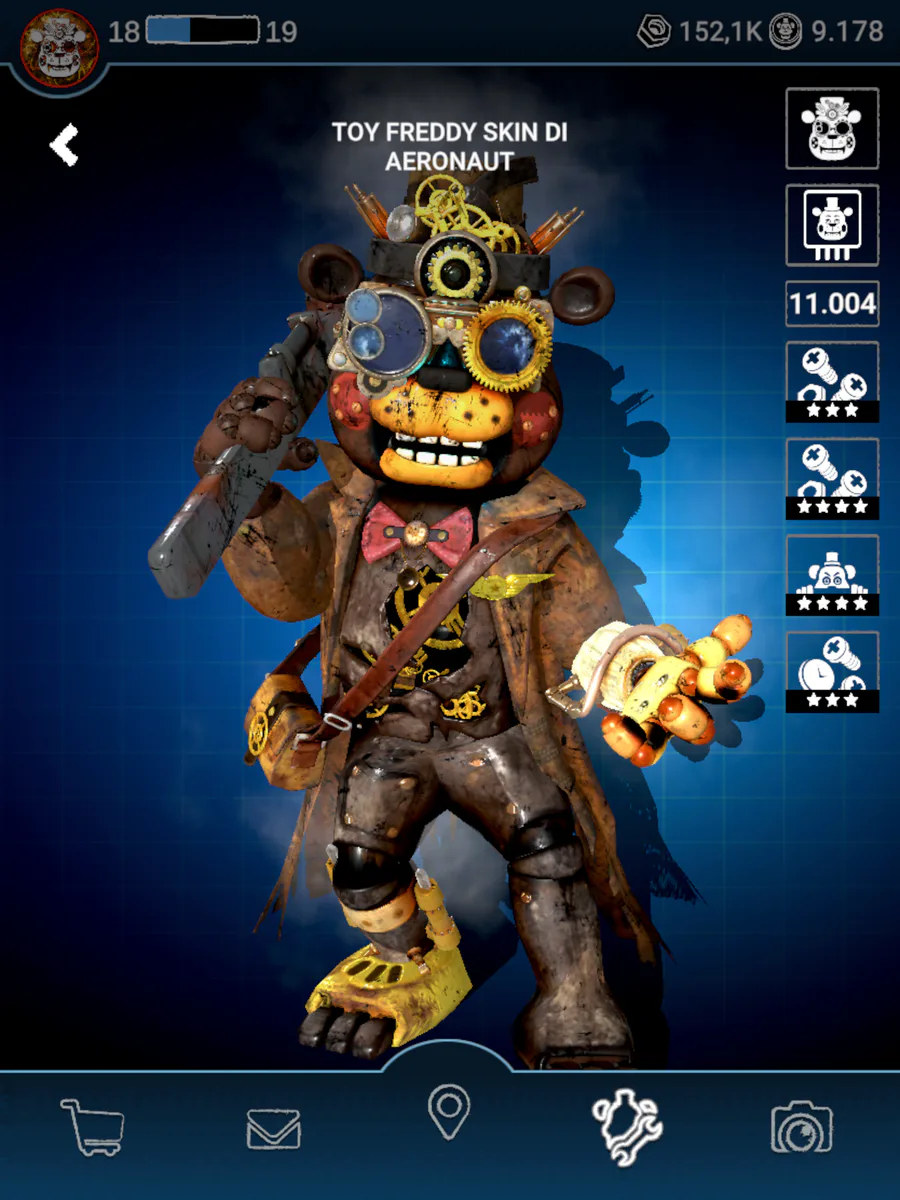Open the shopping cart store
The image size is (900, 1200).
click(x=93, y=1127)
